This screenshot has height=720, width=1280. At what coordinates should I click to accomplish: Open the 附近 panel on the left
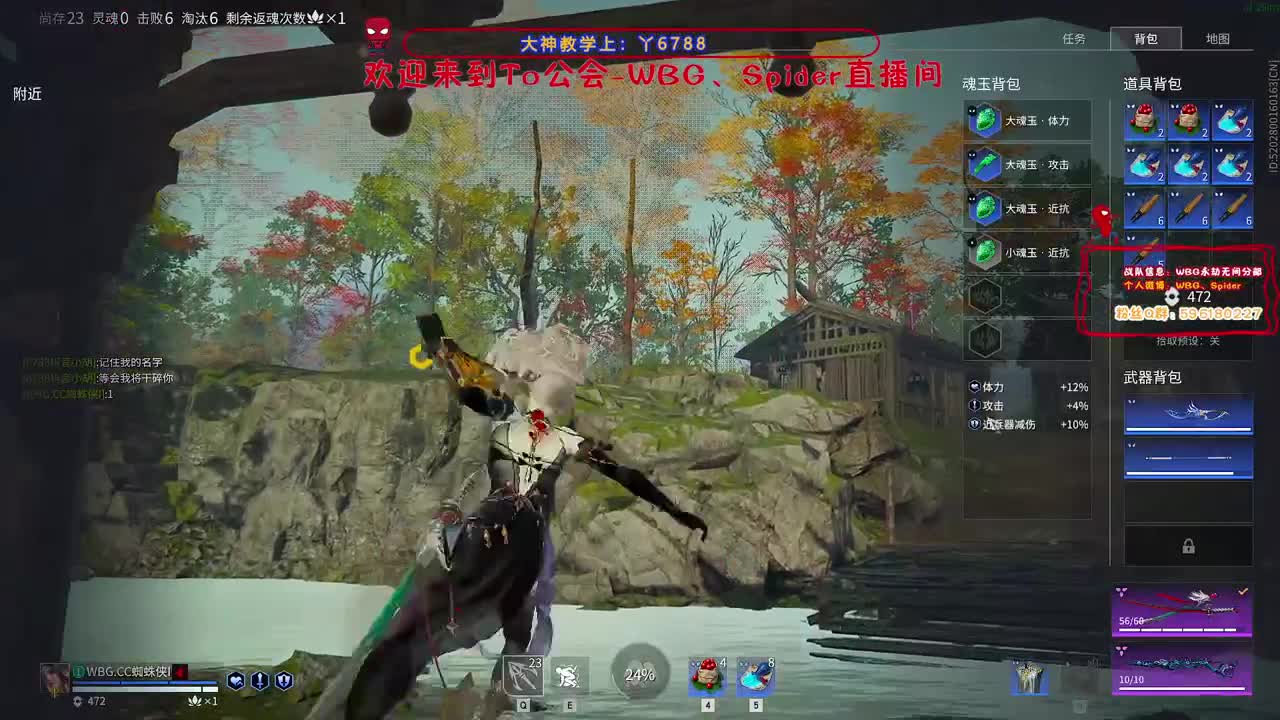(x=26, y=95)
